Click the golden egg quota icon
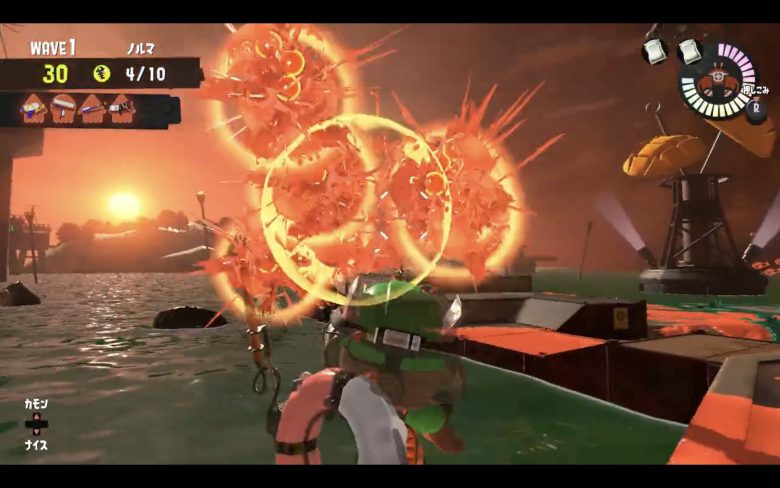 pos(101,73)
